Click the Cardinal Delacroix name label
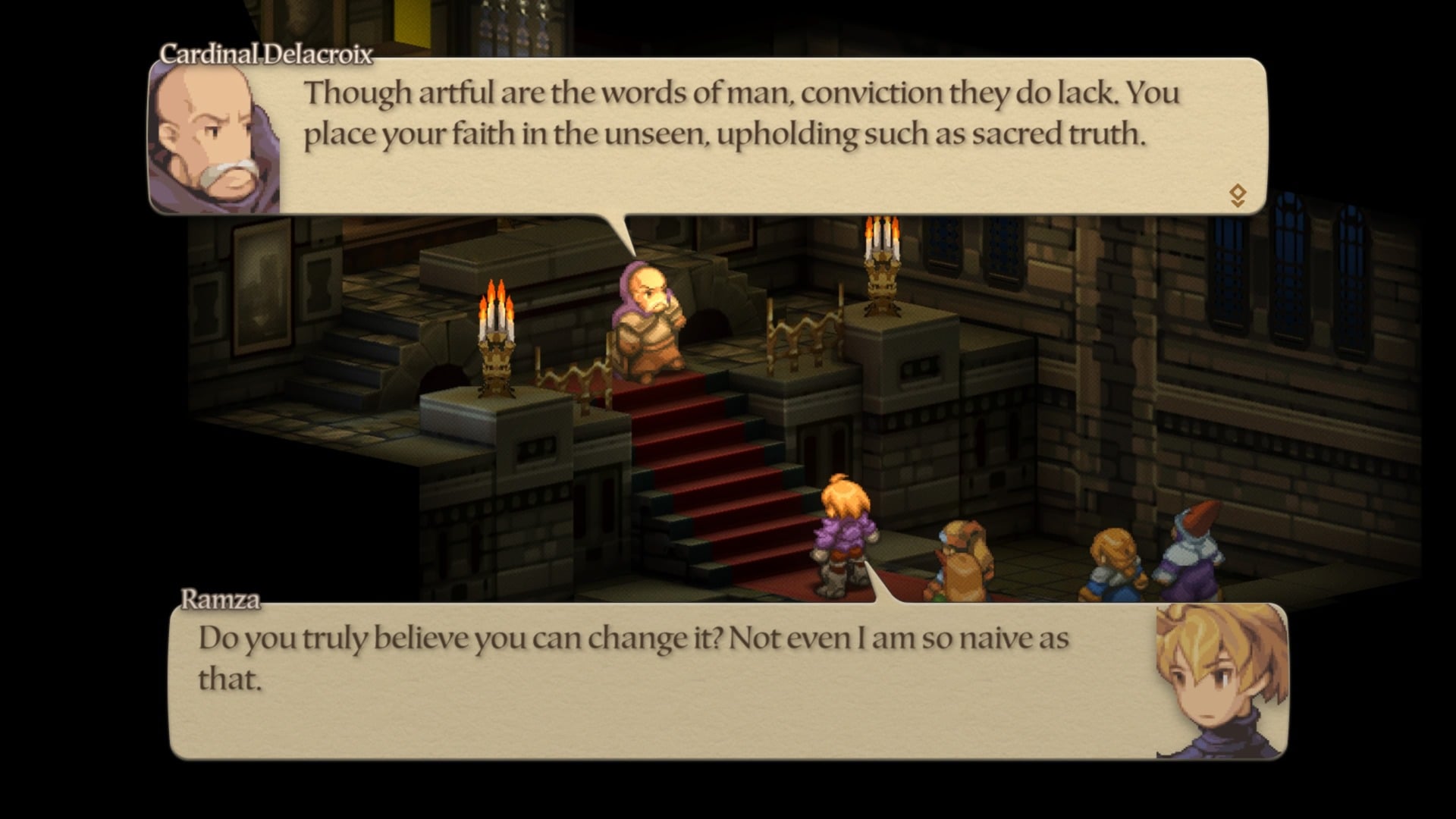Screen dimensions: 1456x819 pyautogui.click(x=265, y=53)
